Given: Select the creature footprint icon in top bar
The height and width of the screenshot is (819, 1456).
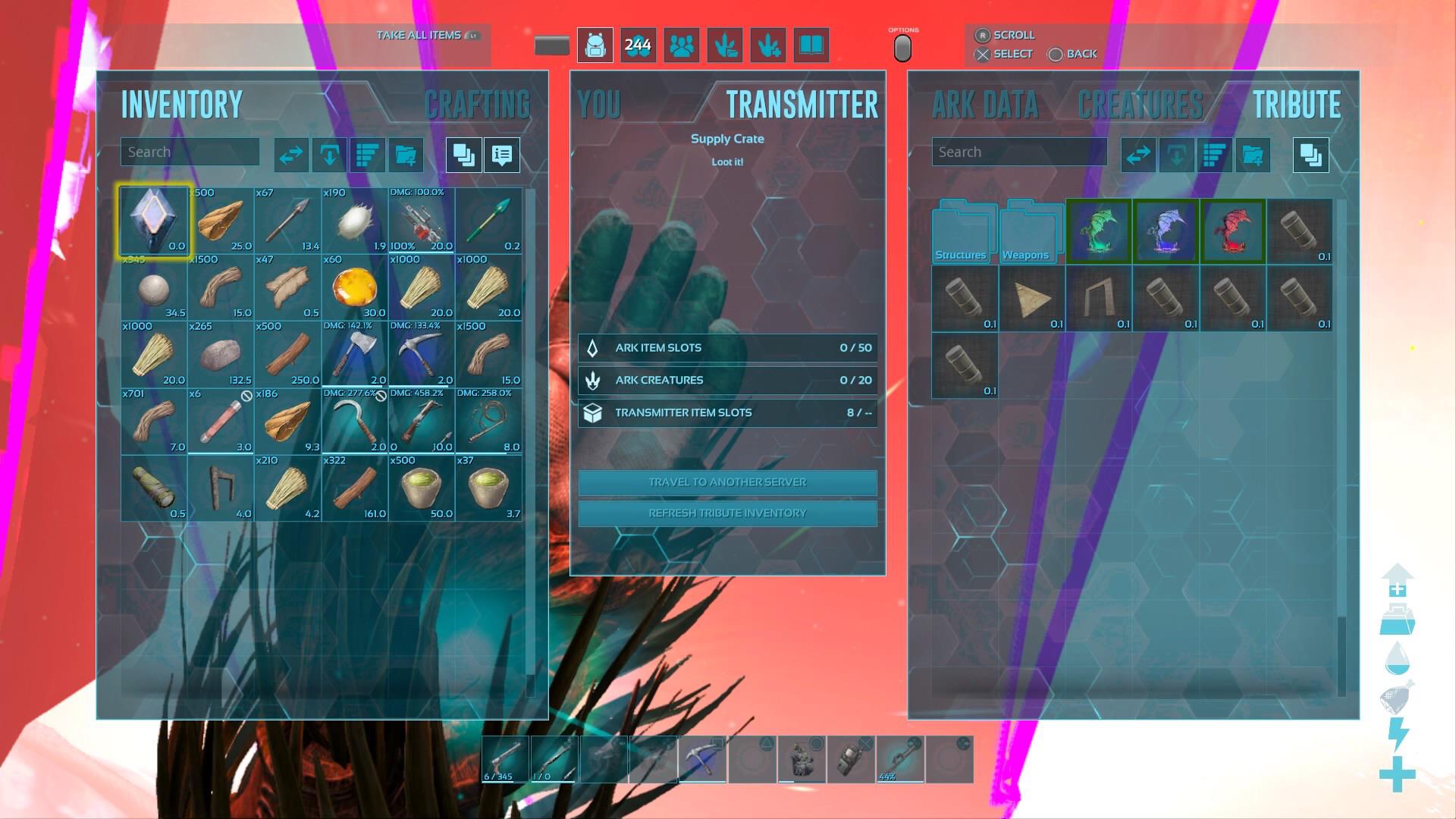Looking at the screenshot, I should pyautogui.click(x=724, y=45).
